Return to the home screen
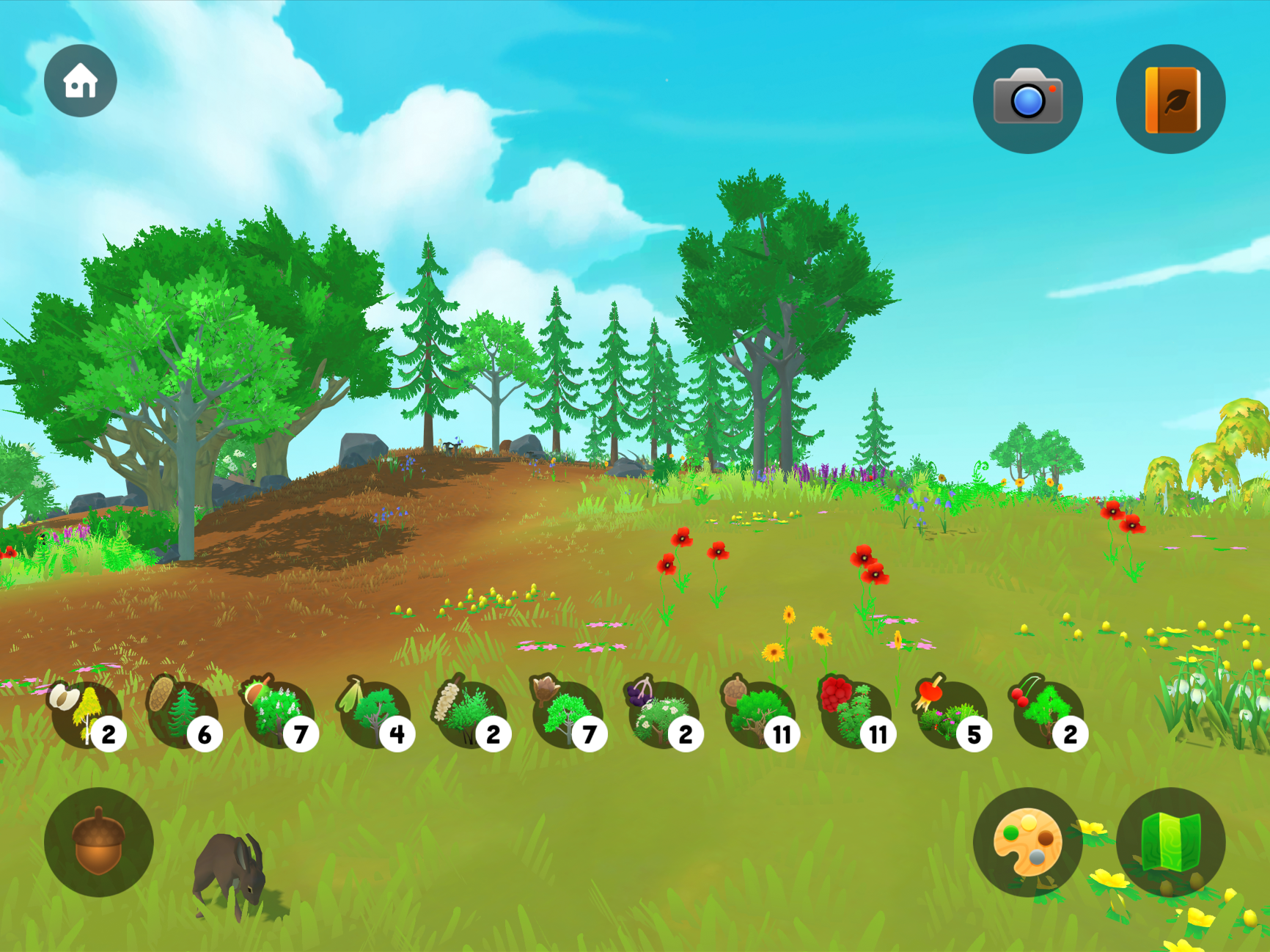Screen dimensions: 1270x952 click(80, 81)
